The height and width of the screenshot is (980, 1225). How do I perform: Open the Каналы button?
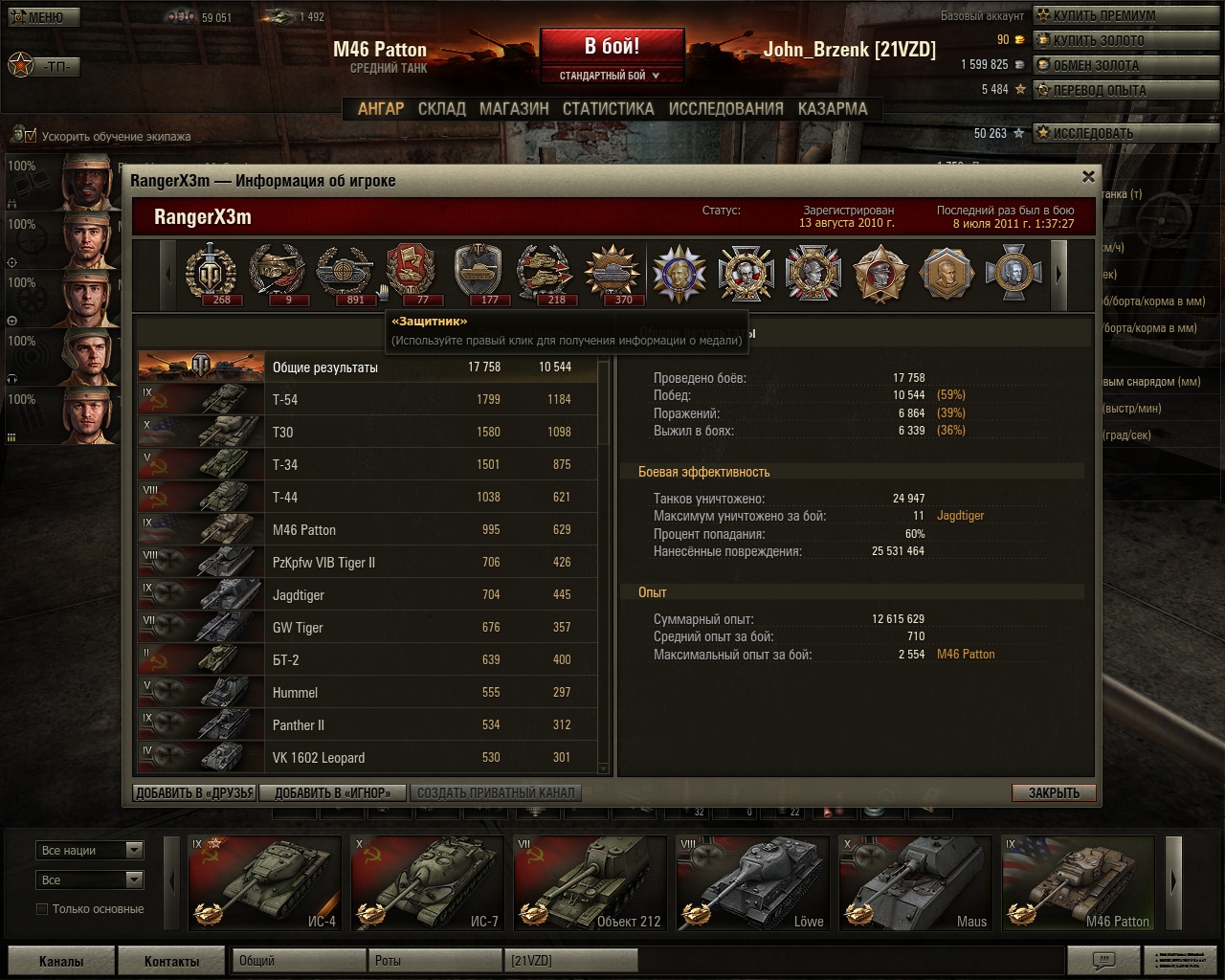point(61,961)
